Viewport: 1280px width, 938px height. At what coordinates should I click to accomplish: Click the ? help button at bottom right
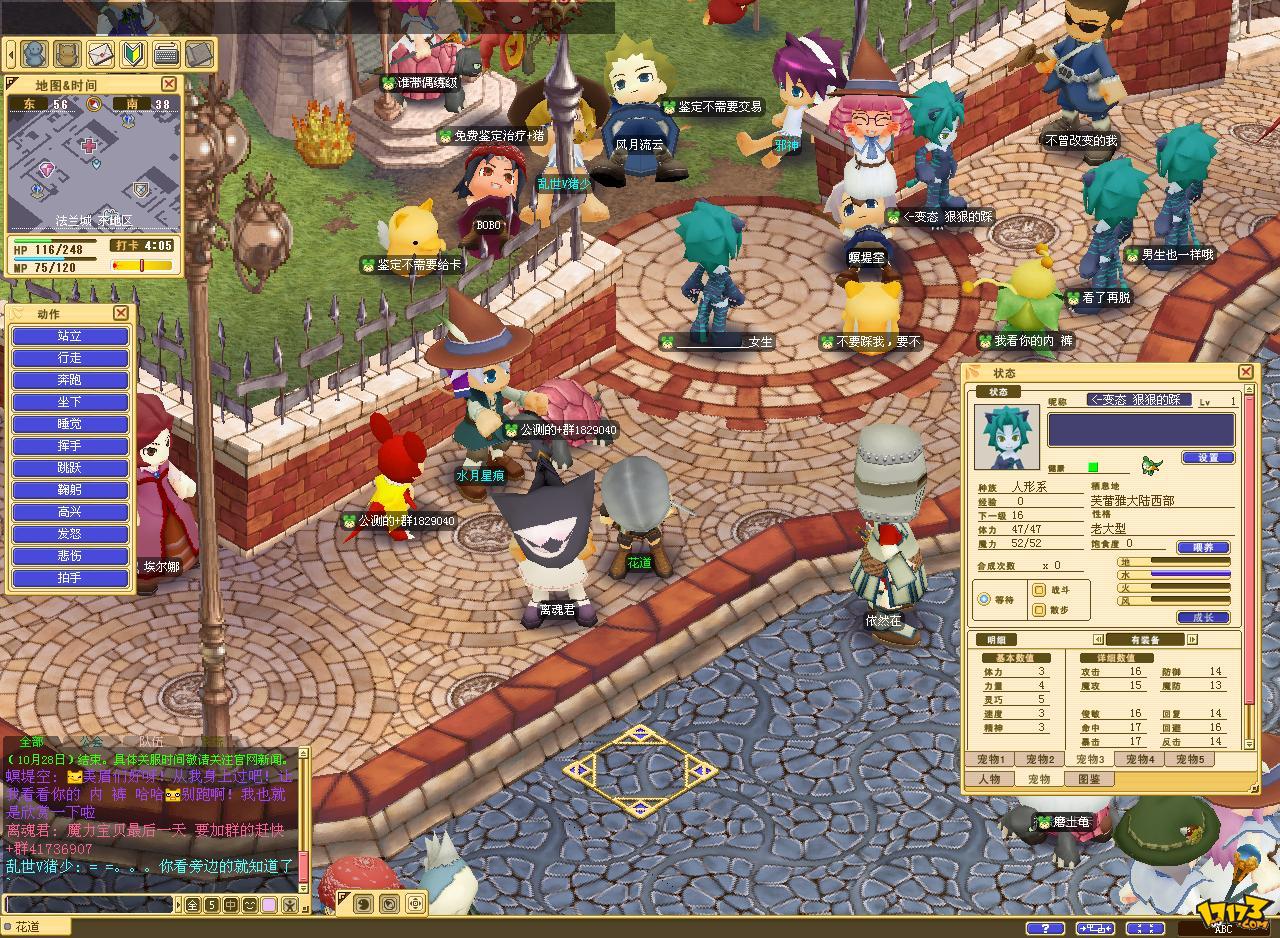[x=1046, y=927]
